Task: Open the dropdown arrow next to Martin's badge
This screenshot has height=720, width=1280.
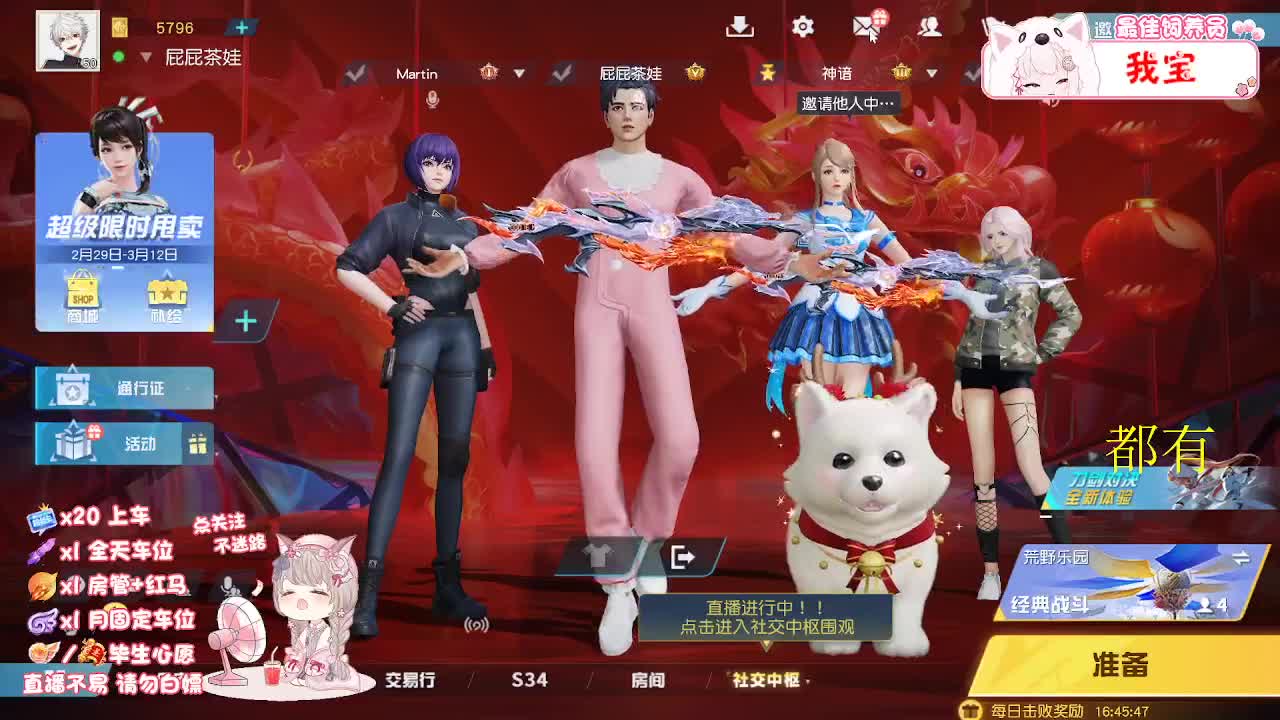Action: tap(519, 74)
